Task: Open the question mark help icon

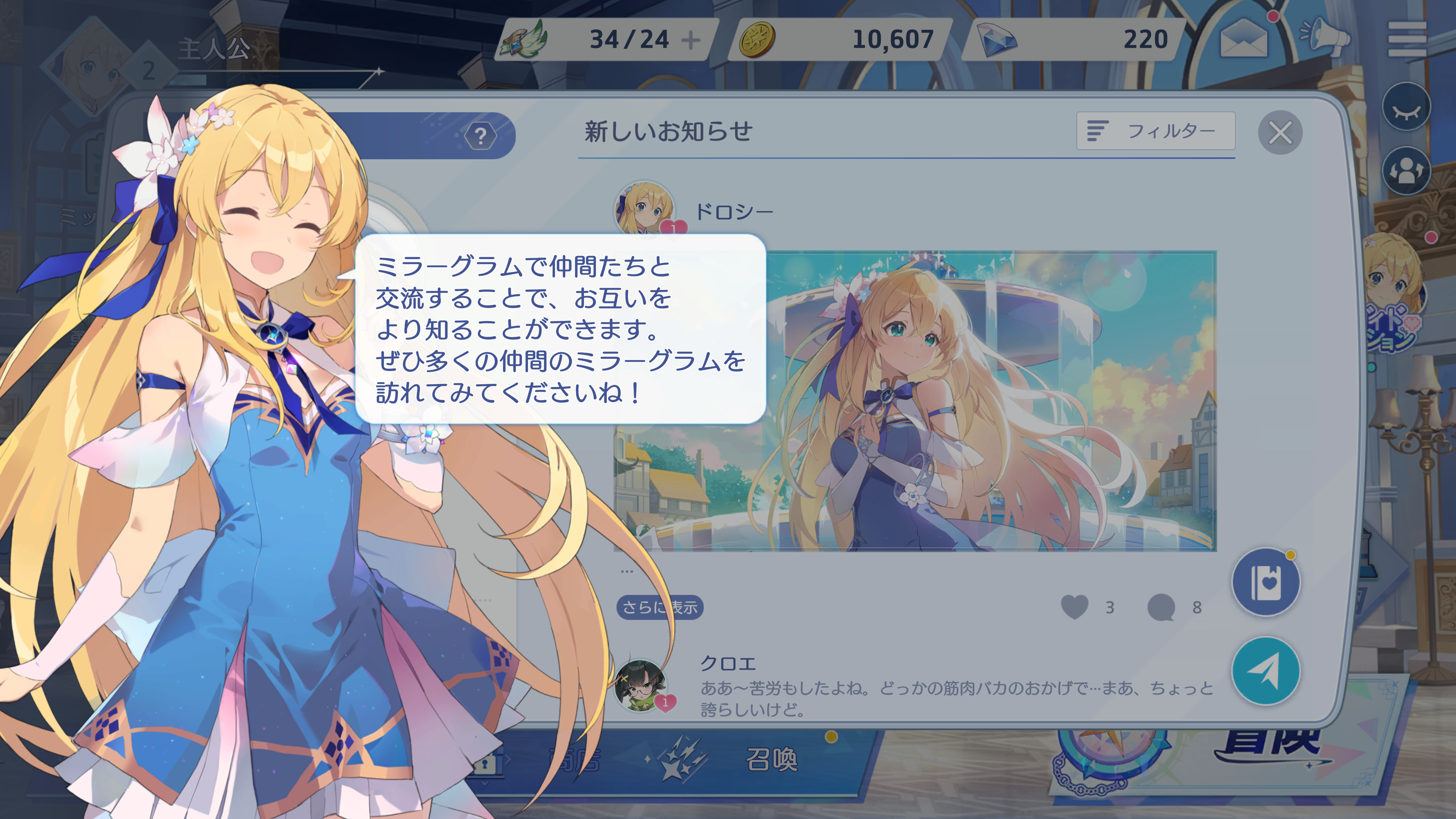Action: (480, 136)
